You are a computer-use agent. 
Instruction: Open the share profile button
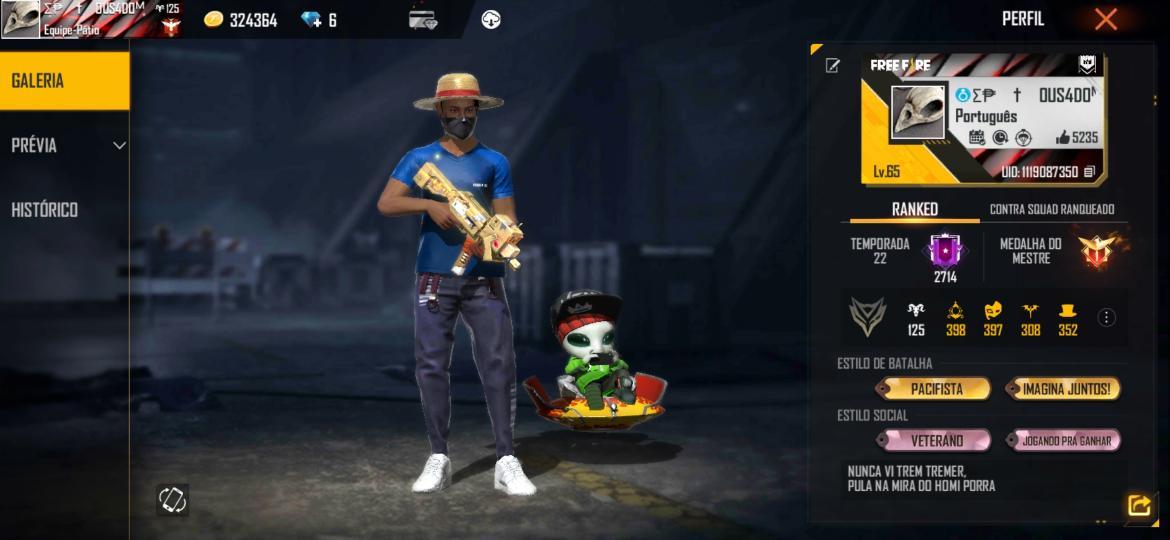1138,505
